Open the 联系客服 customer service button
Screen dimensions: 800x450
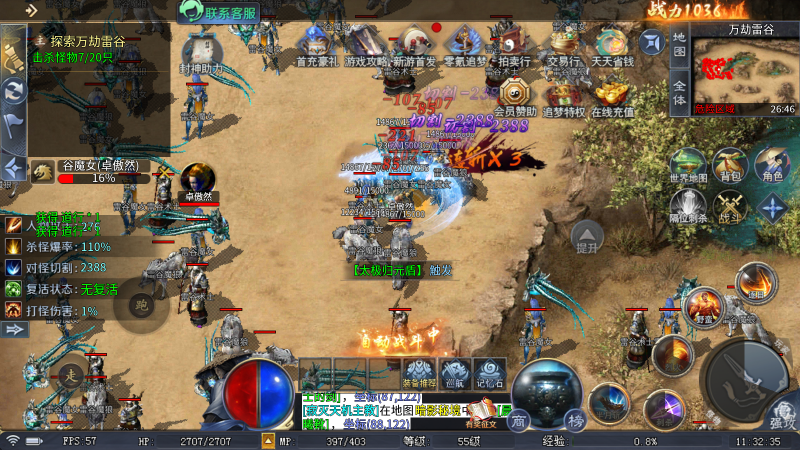(219, 12)
